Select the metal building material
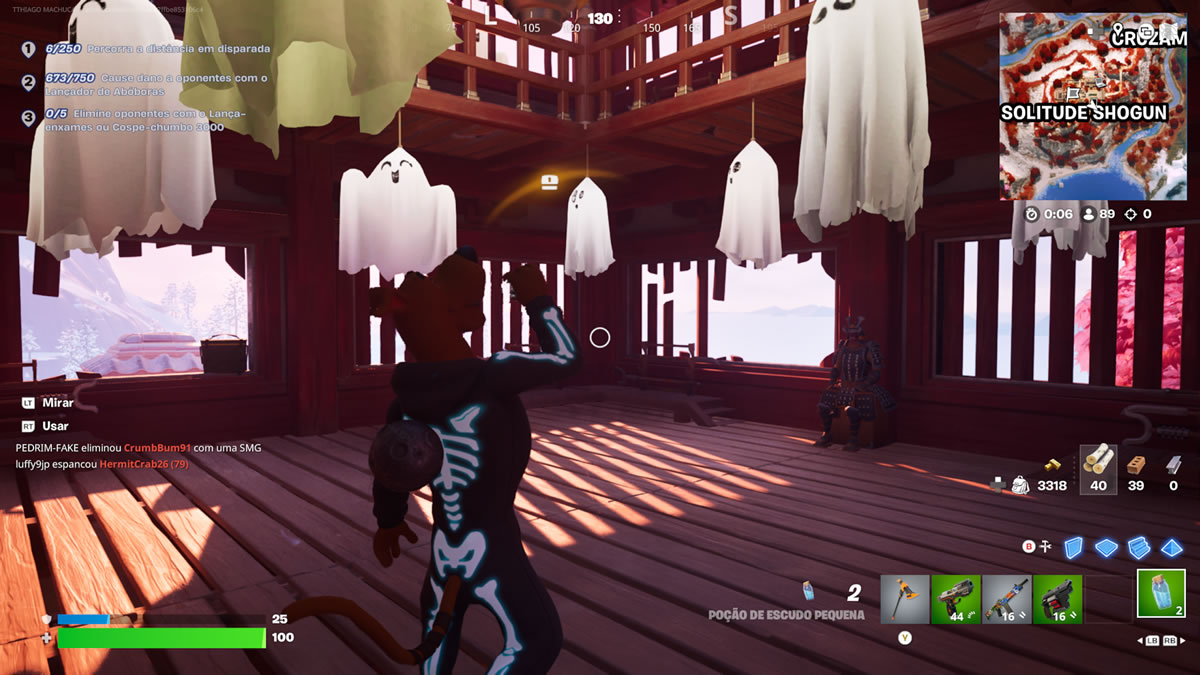This screenshot has height=675, width=1200. [1173, 465]
